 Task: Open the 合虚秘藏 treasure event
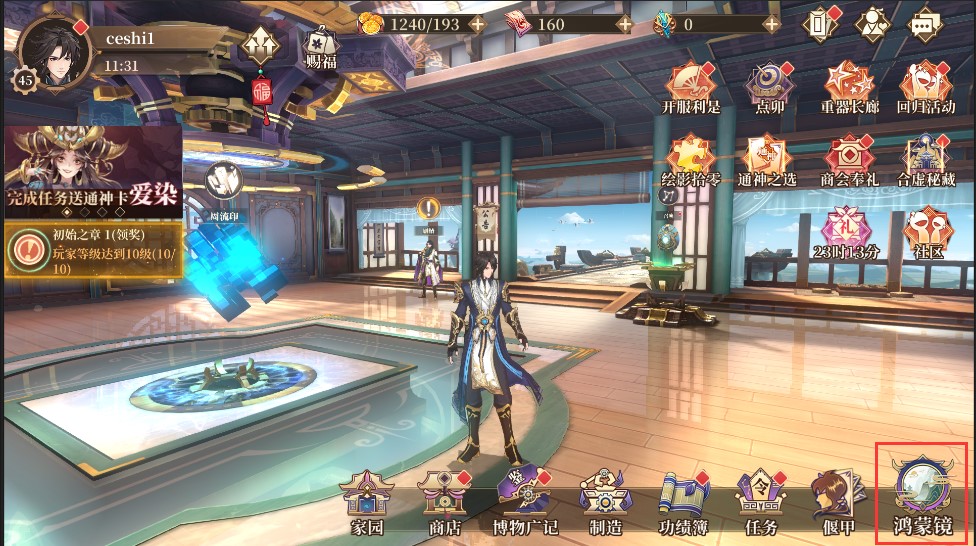[x=925, y=160]
